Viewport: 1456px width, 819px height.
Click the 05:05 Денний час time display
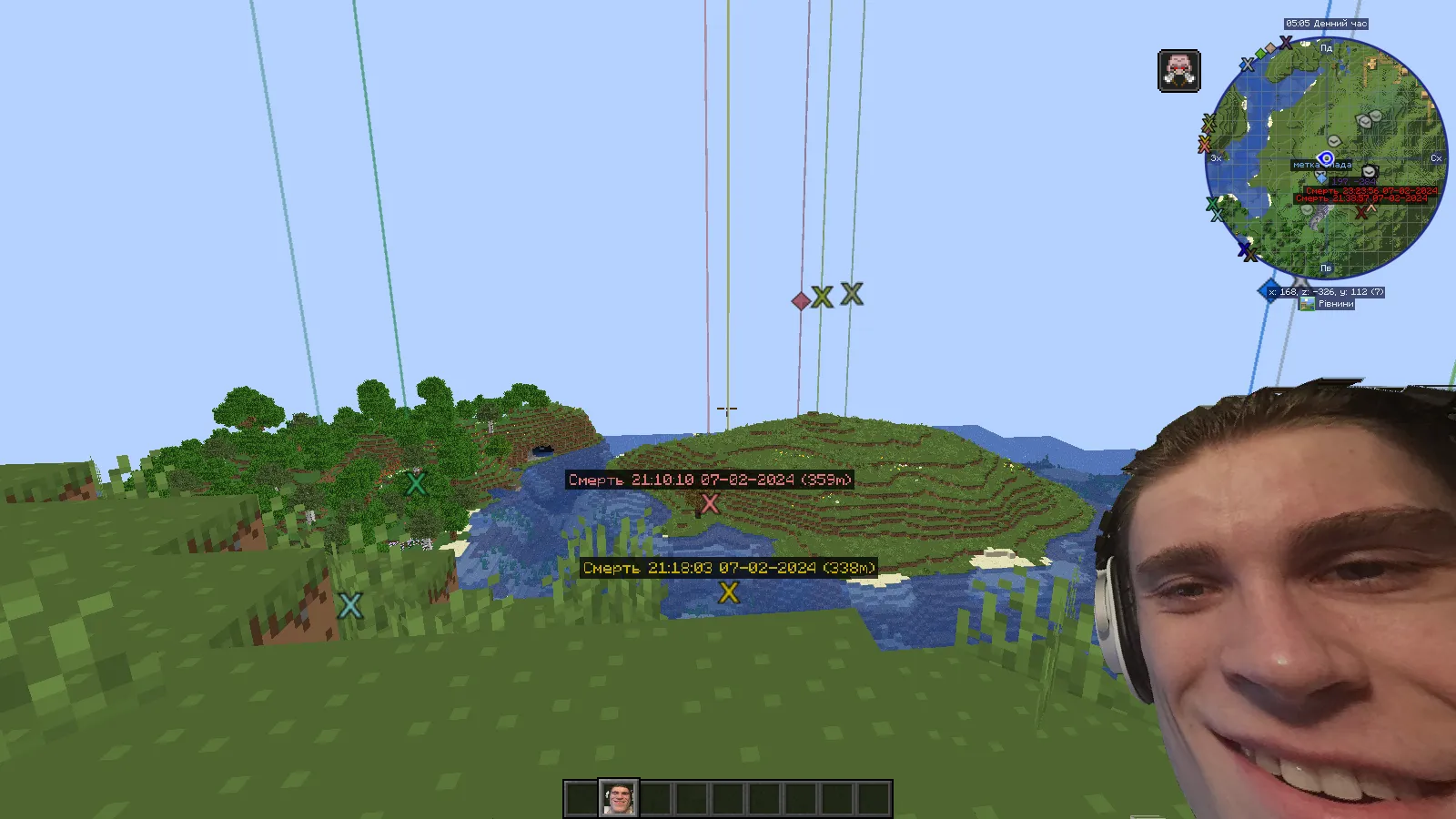1326,24
